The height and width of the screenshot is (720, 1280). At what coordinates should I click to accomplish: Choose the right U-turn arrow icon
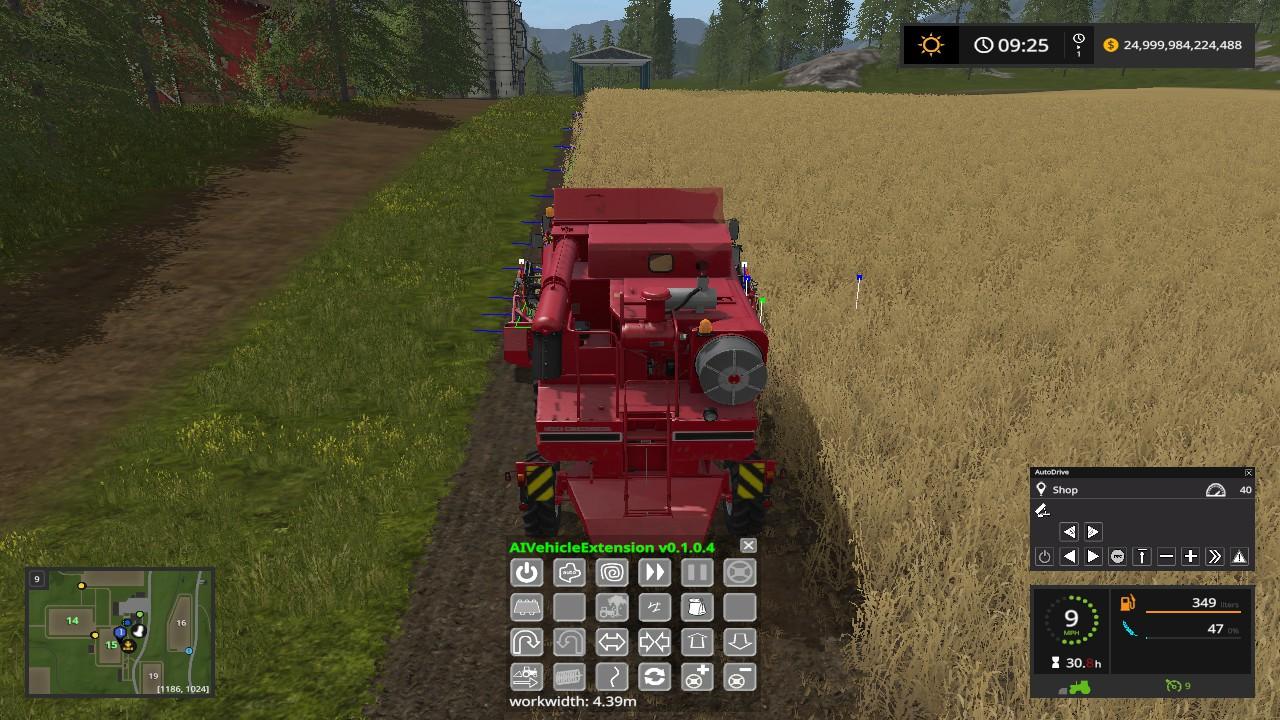(527, 642)
